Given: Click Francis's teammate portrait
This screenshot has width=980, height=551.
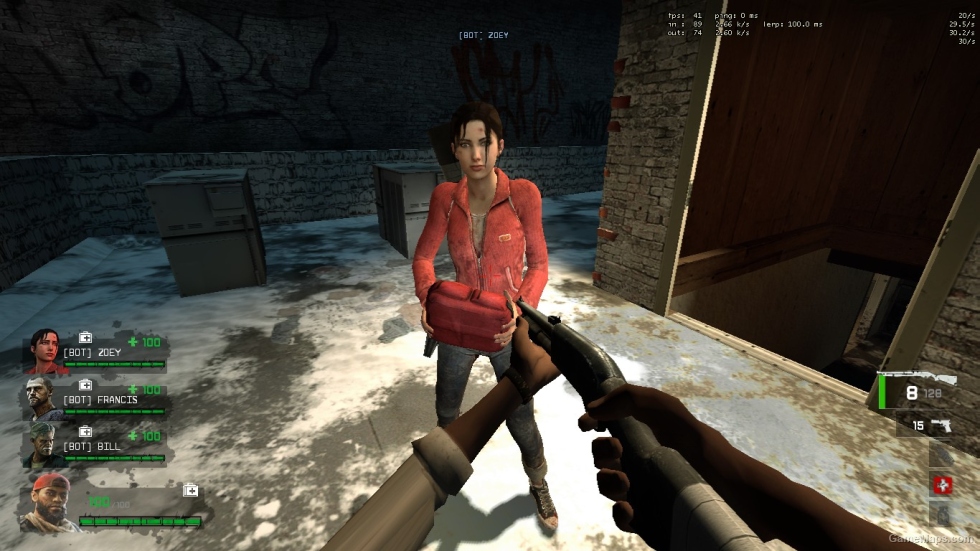Looking at the screenshot, I should [x=43, y=396].
